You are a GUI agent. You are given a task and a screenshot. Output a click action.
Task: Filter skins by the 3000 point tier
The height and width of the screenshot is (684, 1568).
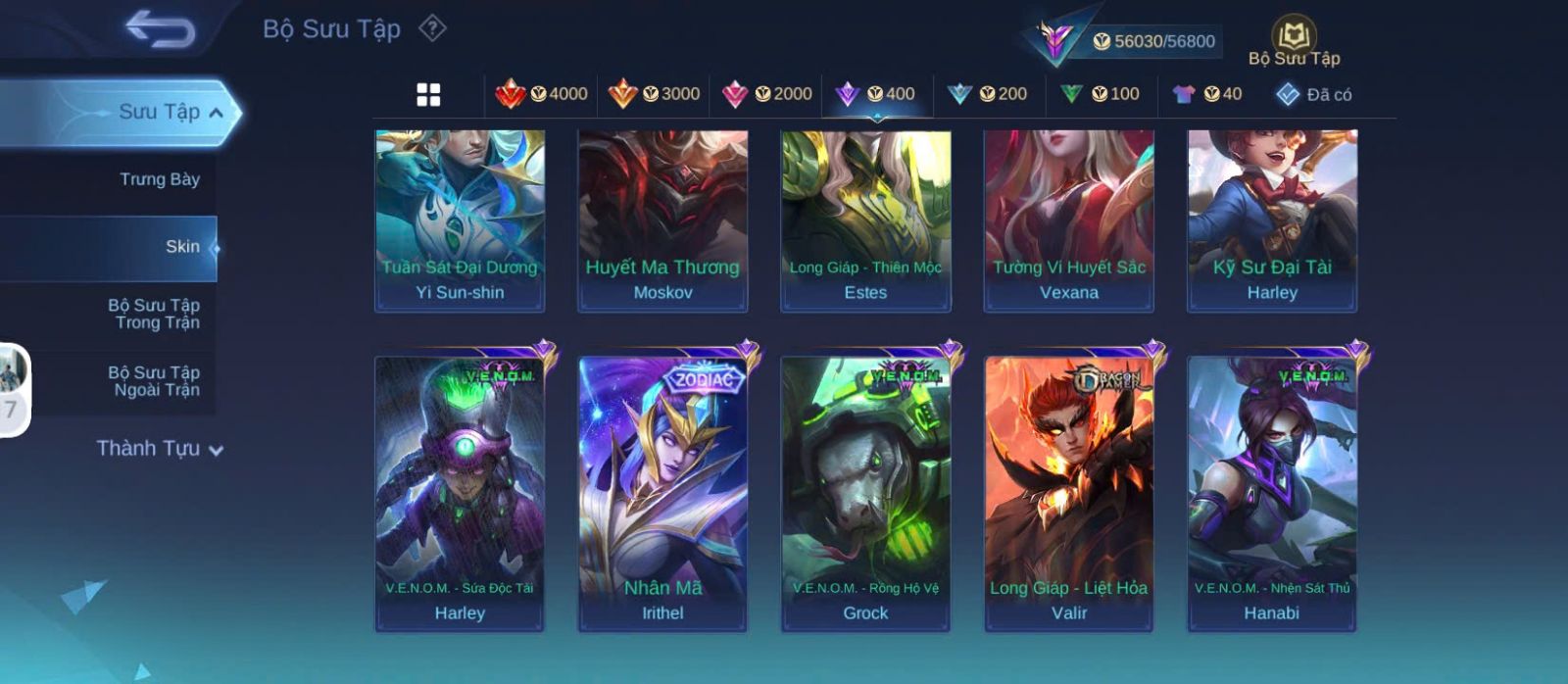[x=655, y=94]
